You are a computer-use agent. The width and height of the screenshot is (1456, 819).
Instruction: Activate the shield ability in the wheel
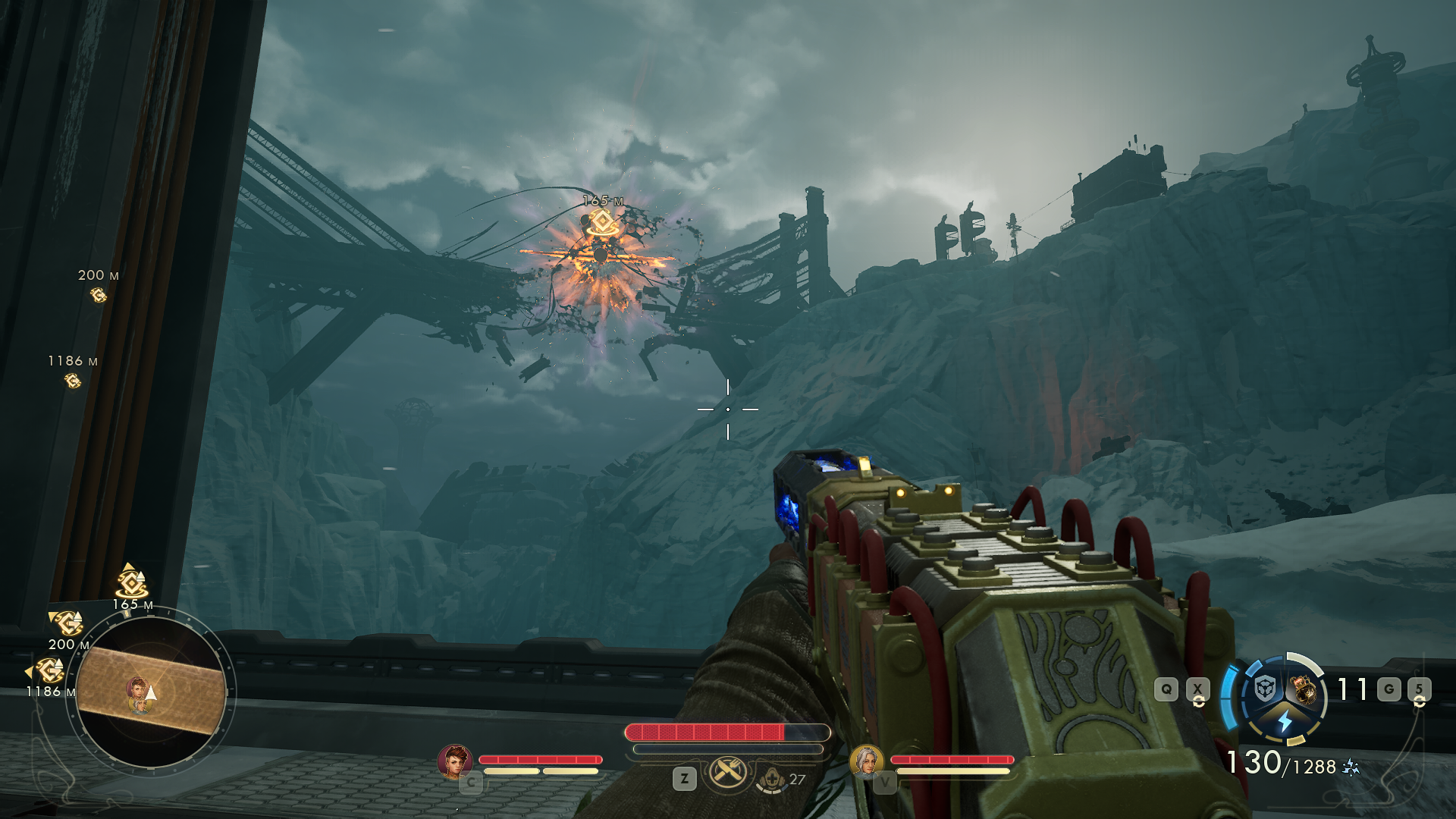coord(1265,689)
